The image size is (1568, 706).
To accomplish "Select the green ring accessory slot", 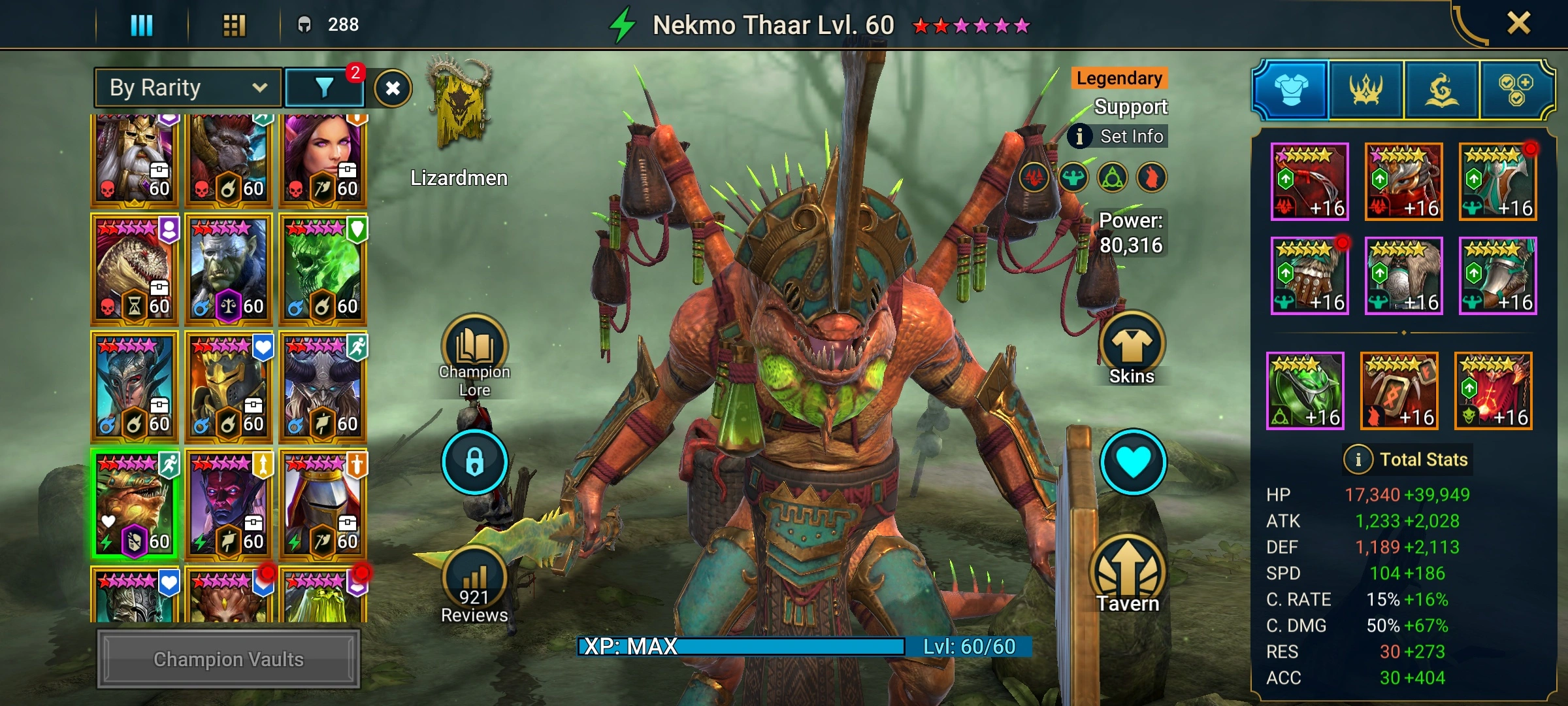I will [x=1305, y=391].
